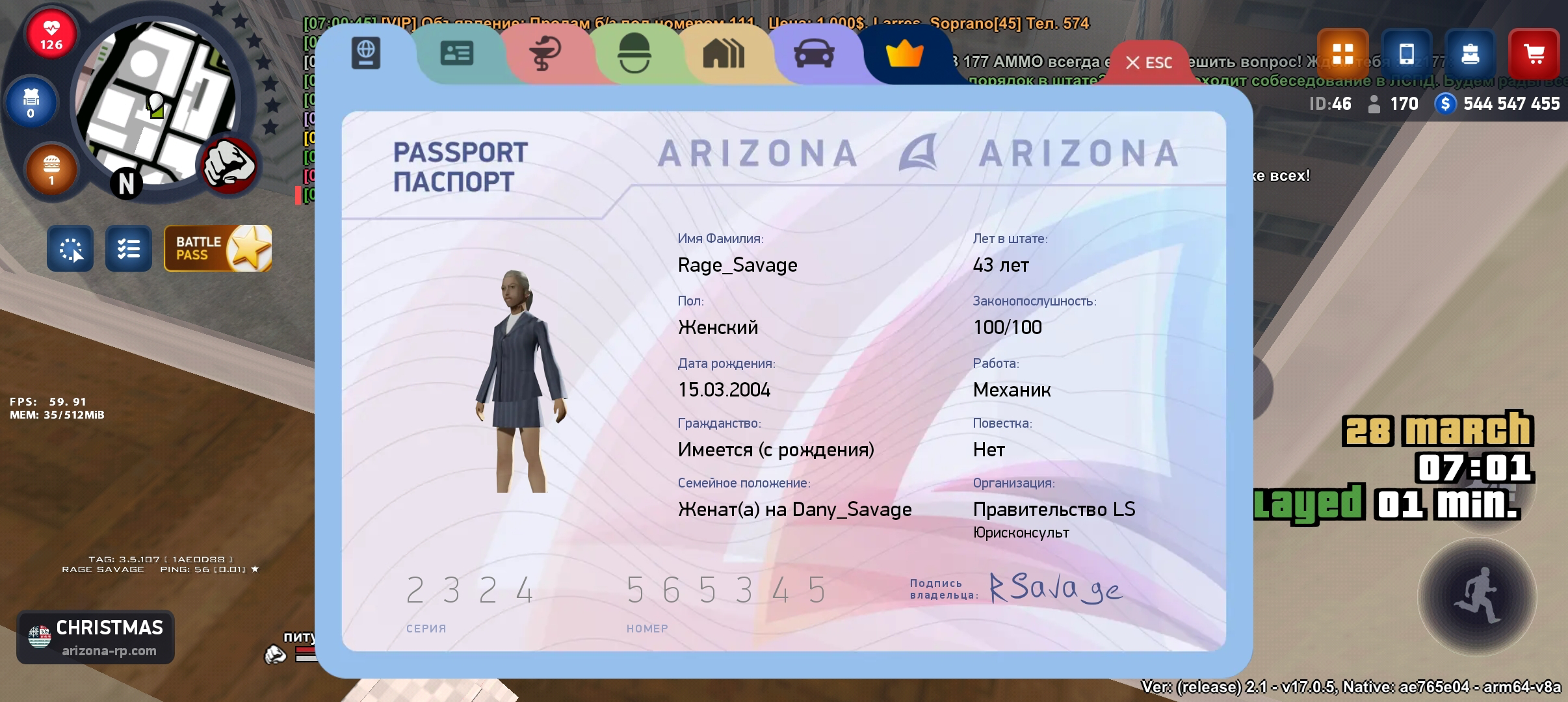The image size is (1568, 702).
Task: Open the medical card tab
Action: click(546, 54)
